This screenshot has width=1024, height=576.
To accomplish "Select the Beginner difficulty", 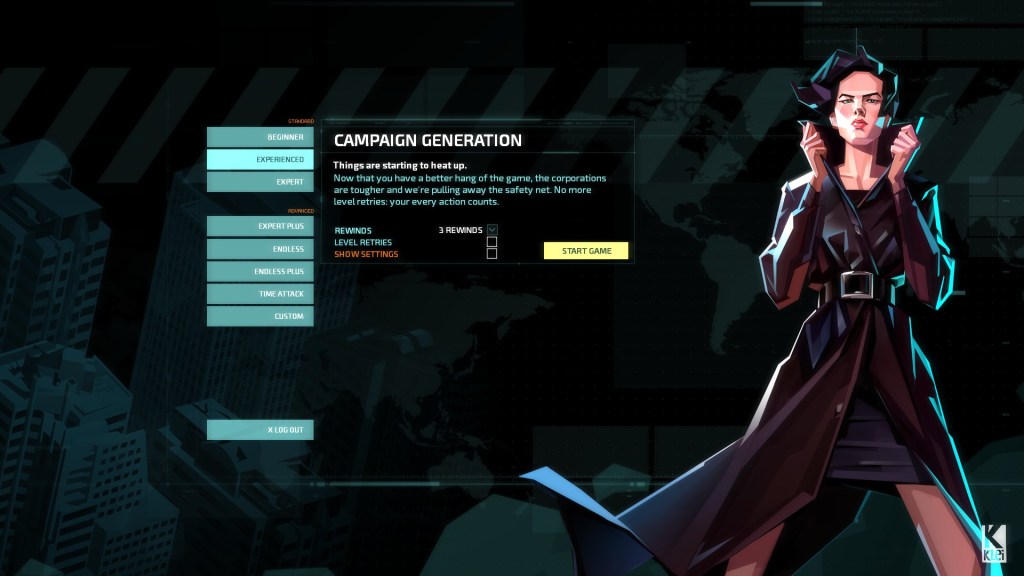I will [260, 137].
